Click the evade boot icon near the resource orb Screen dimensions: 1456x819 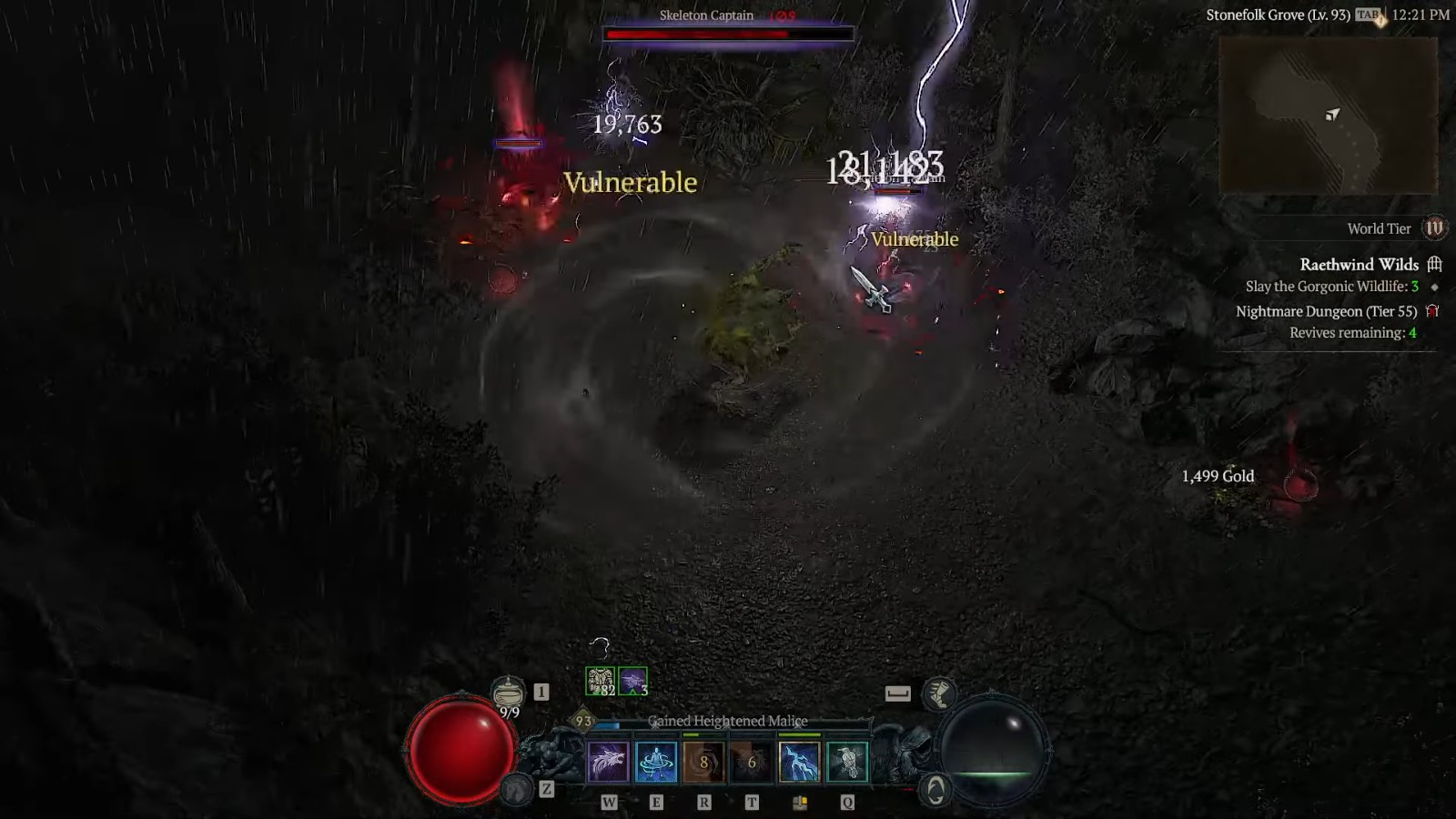point(940,693)
